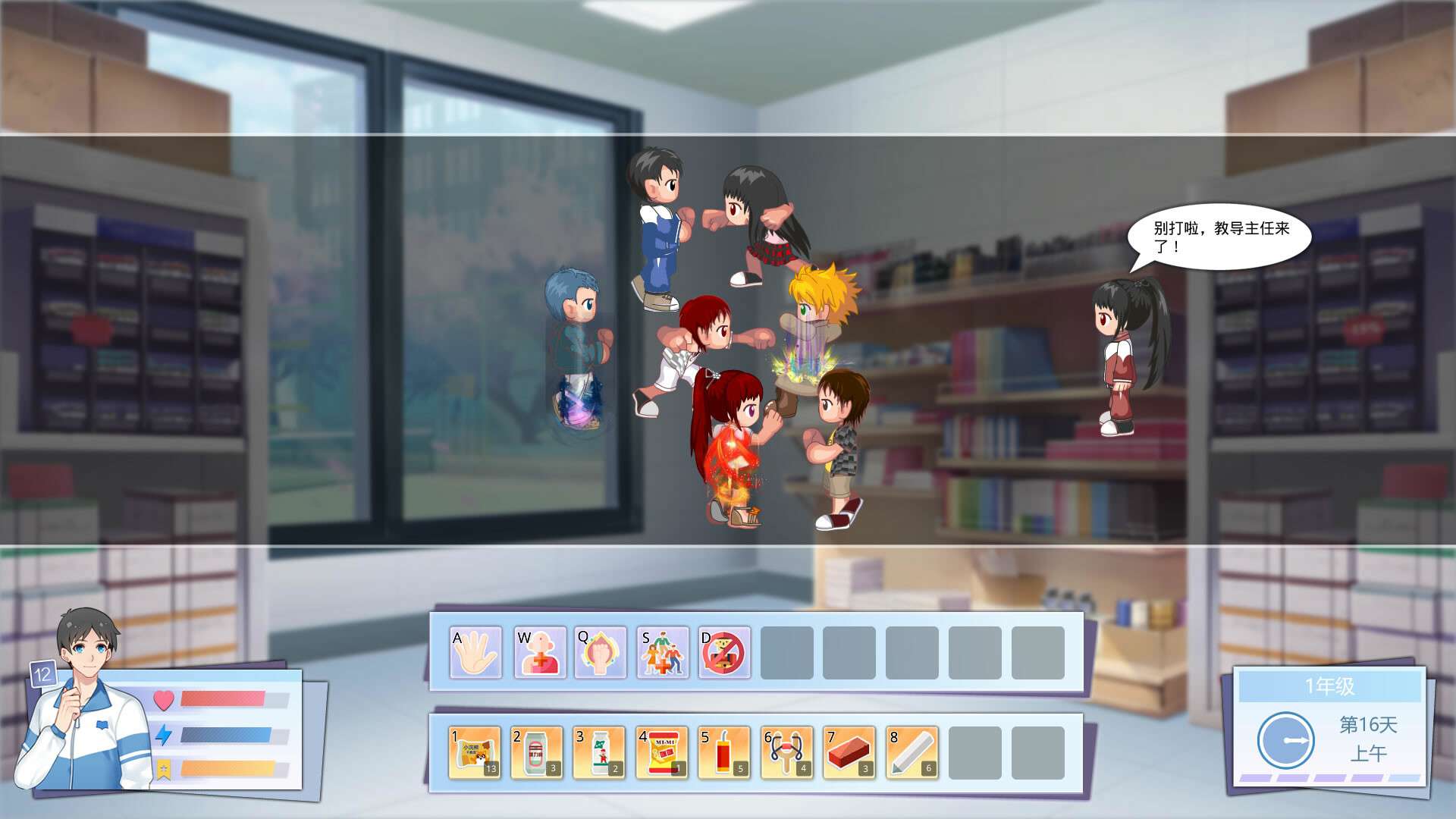Select the canned drink item
Viewport: 1456px width, 819px height.
pyautogui.click(x=537, y=752)
